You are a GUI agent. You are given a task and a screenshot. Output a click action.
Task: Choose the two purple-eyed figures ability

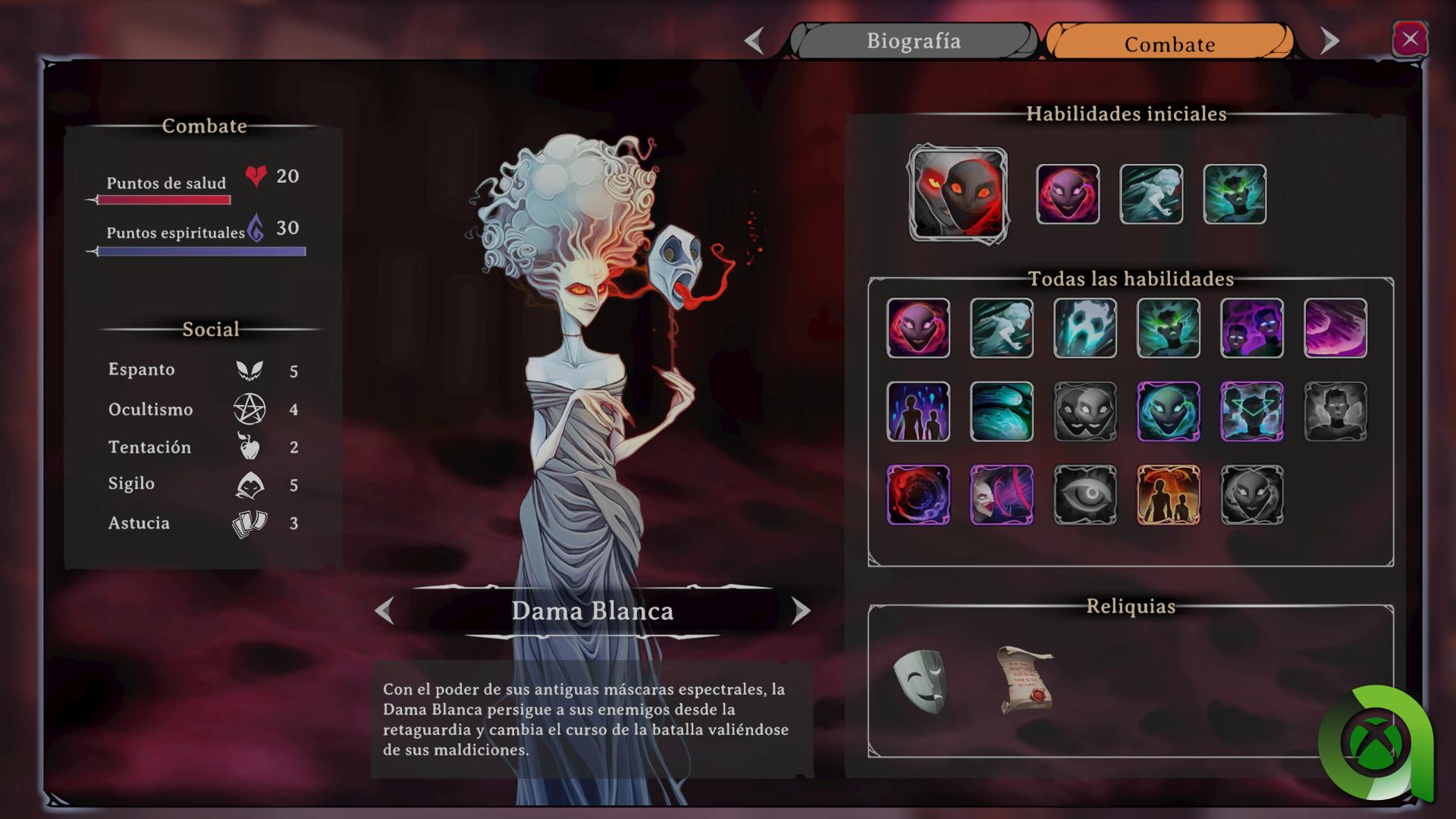click(x=1251, y=328)
